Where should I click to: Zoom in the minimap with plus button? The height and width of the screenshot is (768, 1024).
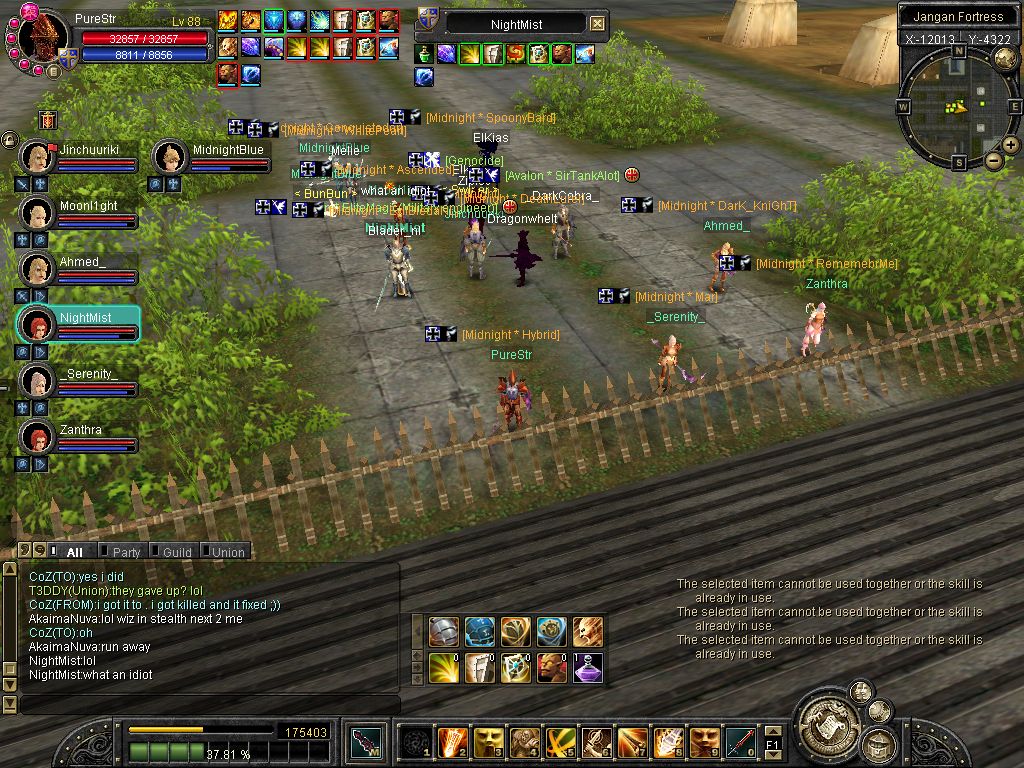point(1011,145)
